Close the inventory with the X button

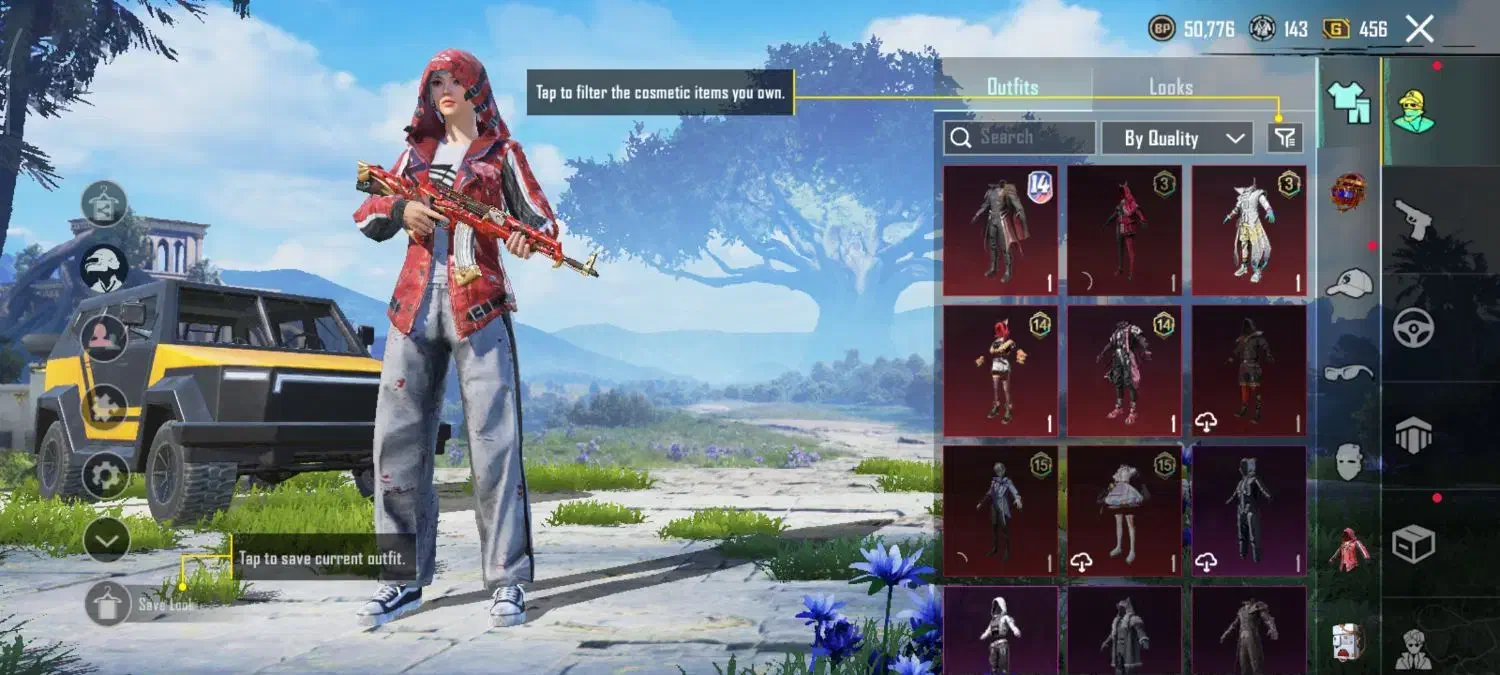click(1420, 29)
